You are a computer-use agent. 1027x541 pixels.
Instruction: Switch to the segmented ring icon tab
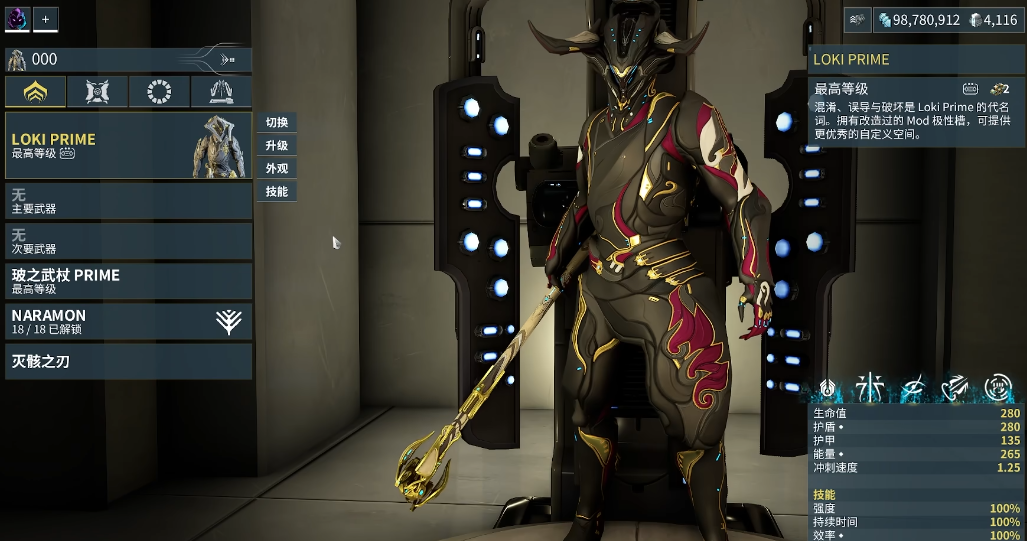(159, 92)
